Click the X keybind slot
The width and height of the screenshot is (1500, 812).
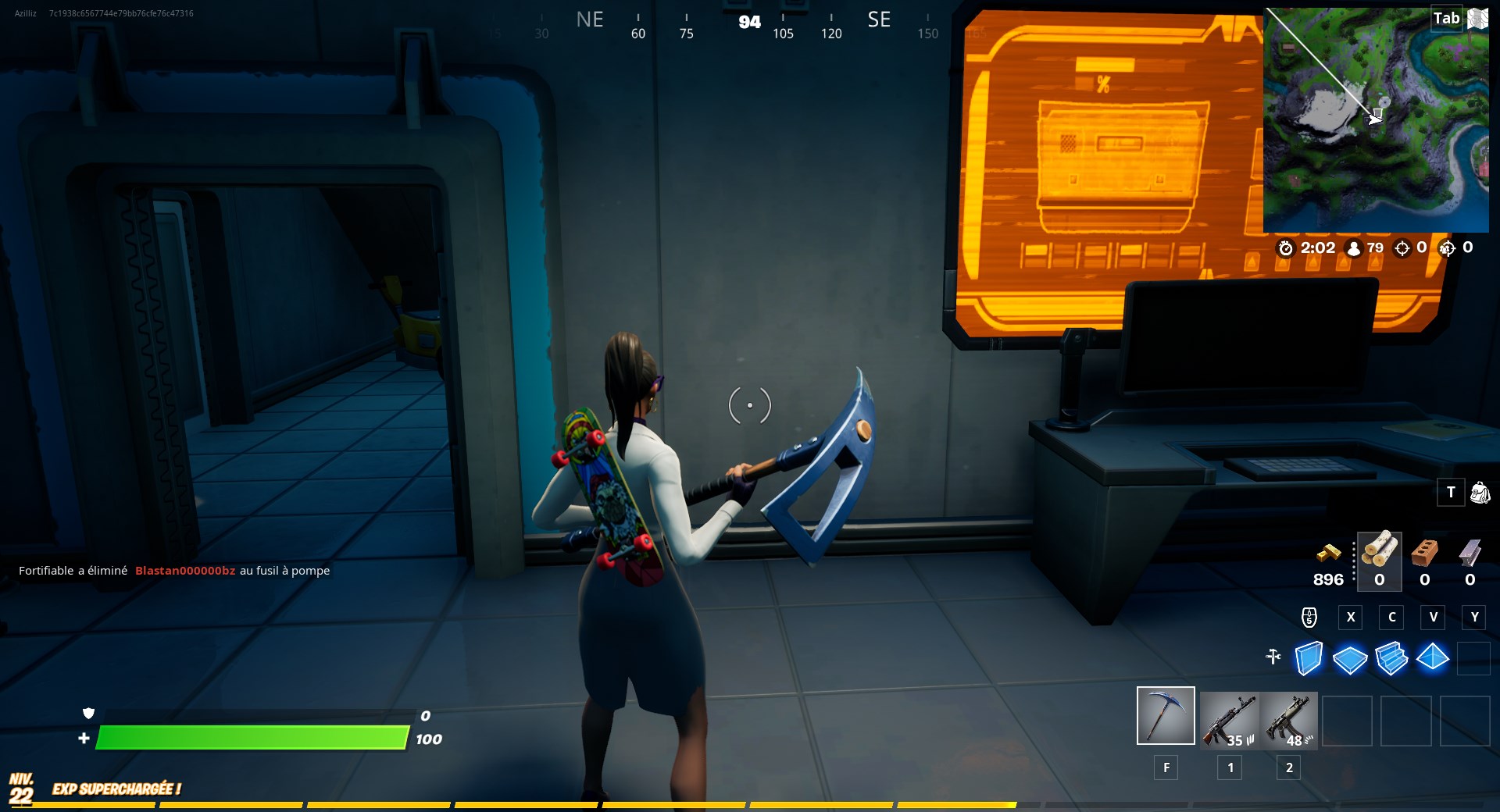(x=1350, y=617)
